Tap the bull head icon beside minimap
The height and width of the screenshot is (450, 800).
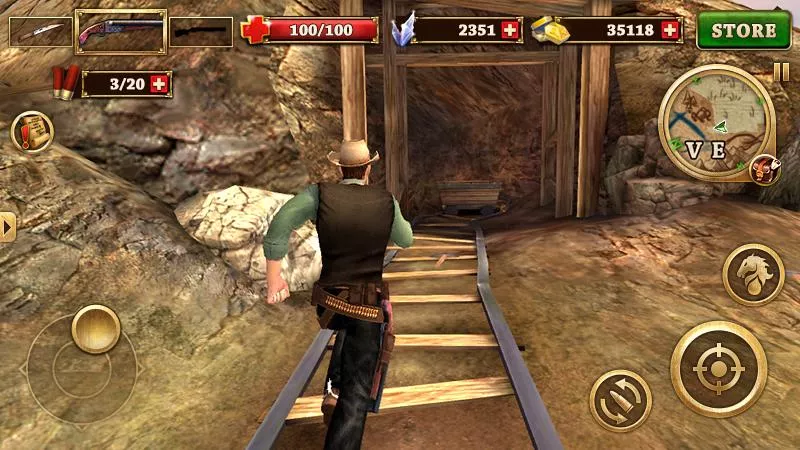tap(764, 169)
